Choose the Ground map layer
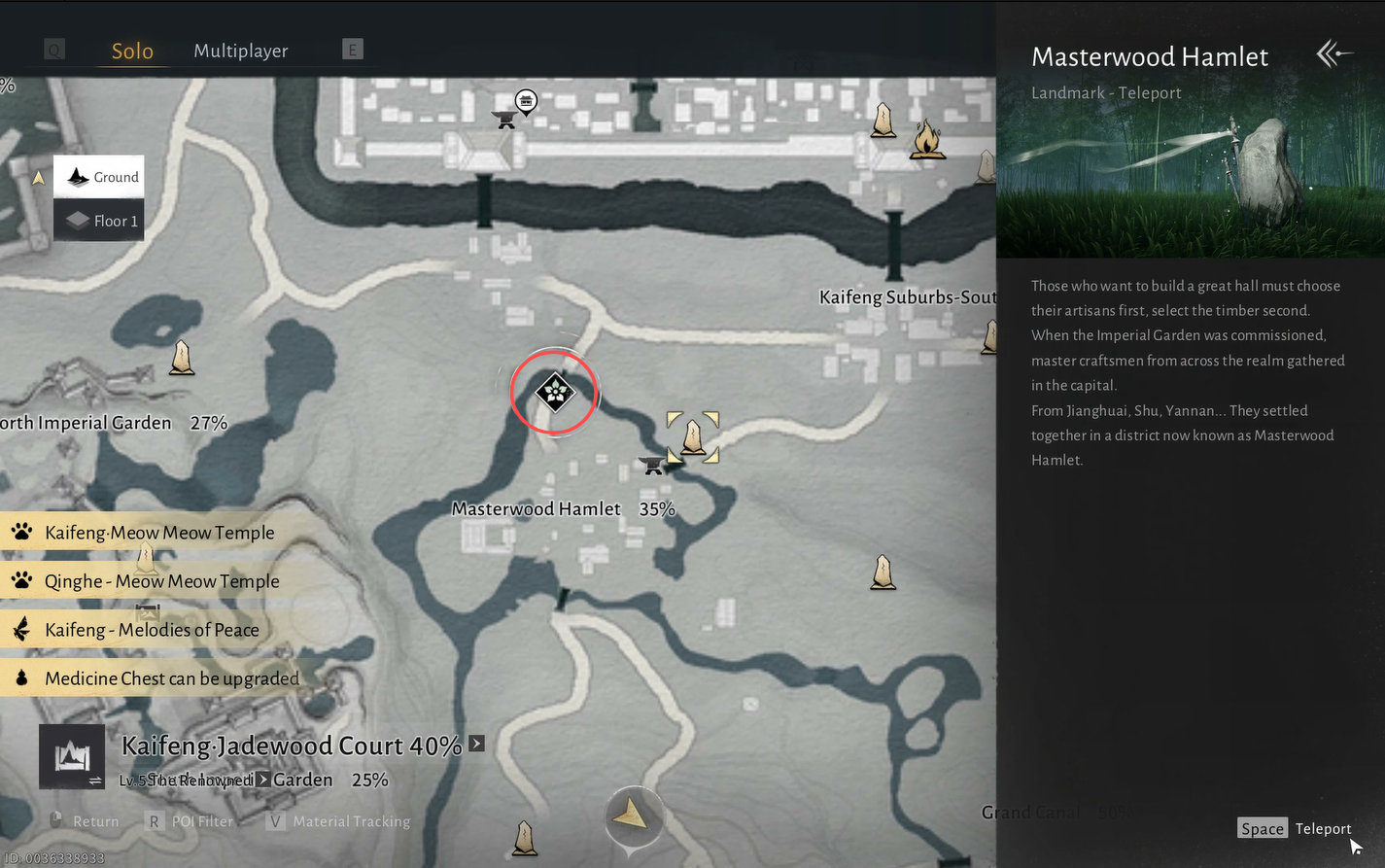Viewport: 1385px width, 868px height. pyautogui.click(x=99, y=177)
